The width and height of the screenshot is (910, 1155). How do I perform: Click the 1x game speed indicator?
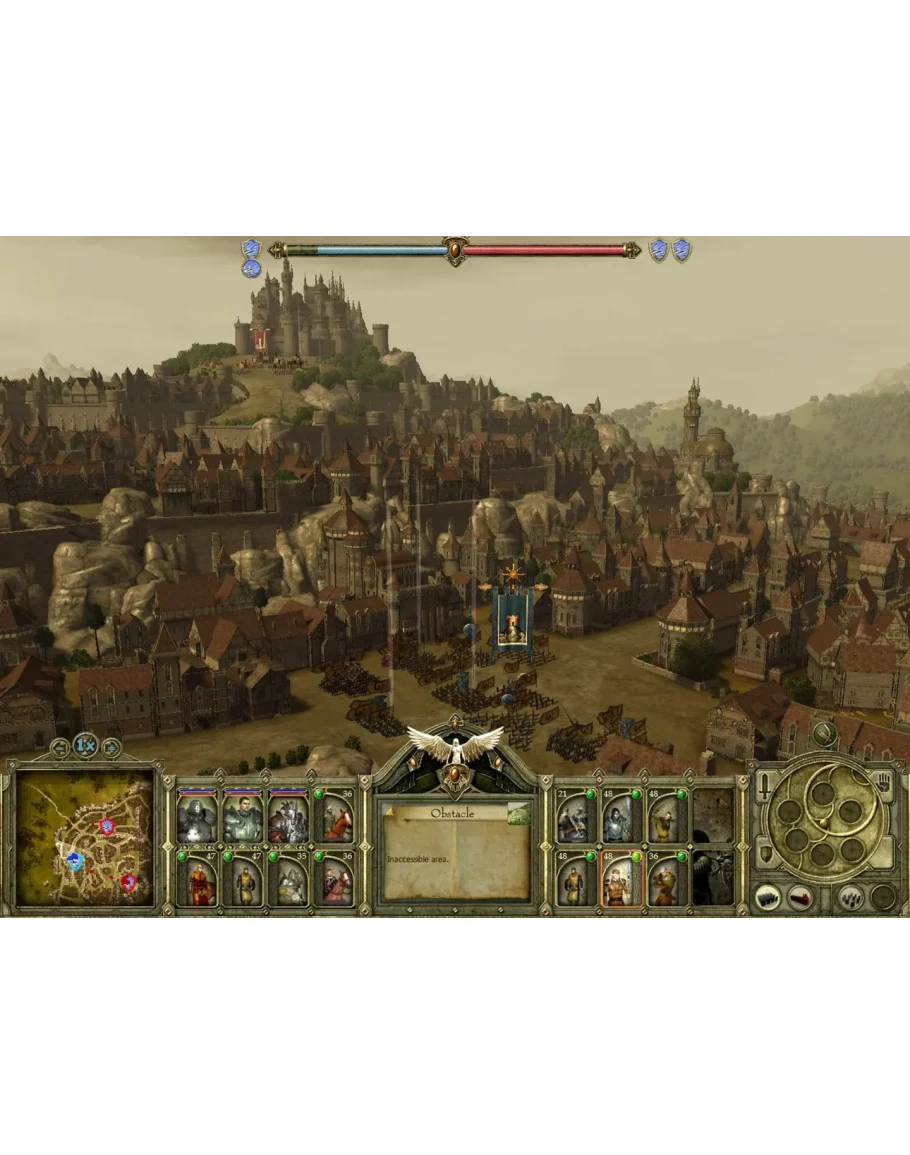85,745
